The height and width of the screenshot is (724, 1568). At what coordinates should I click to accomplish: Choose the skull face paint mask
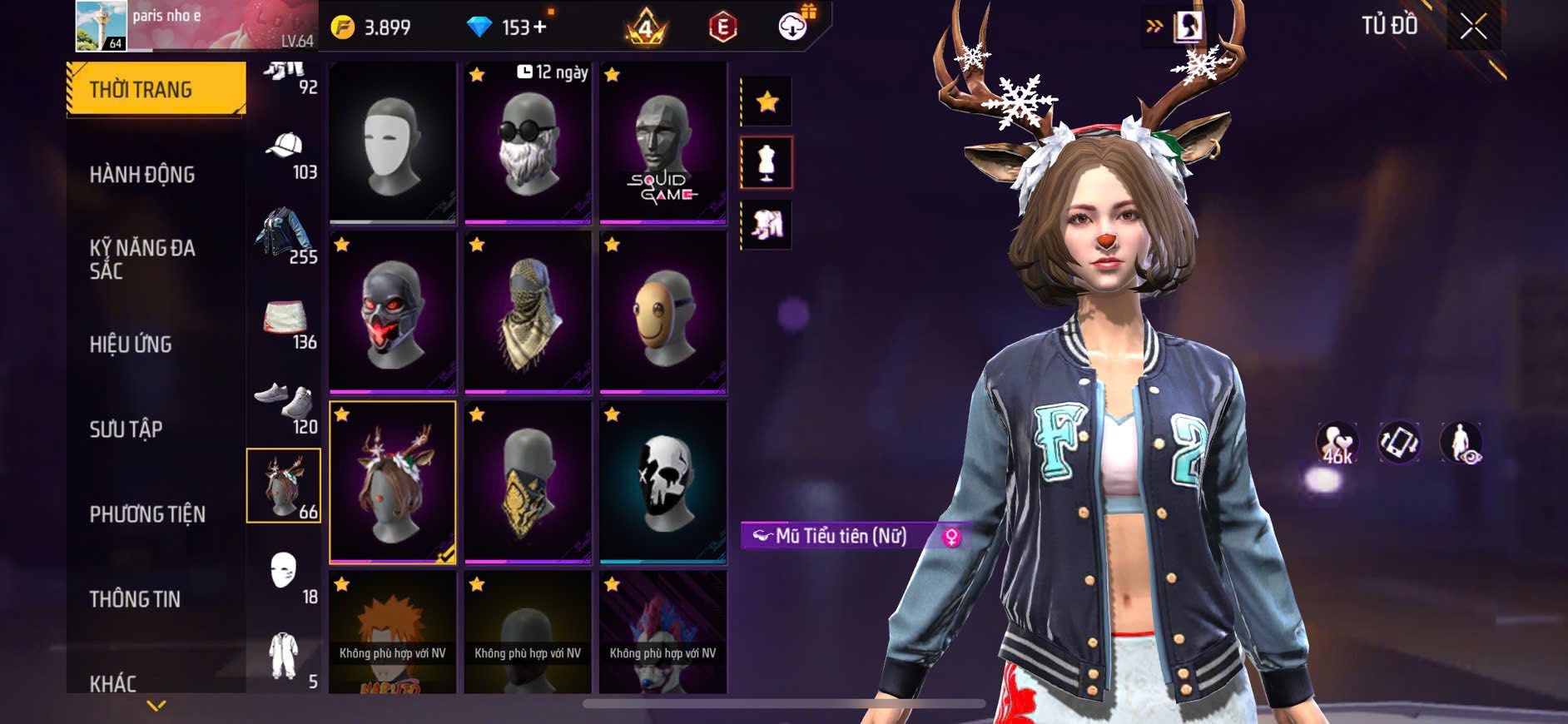pos(662,482)
